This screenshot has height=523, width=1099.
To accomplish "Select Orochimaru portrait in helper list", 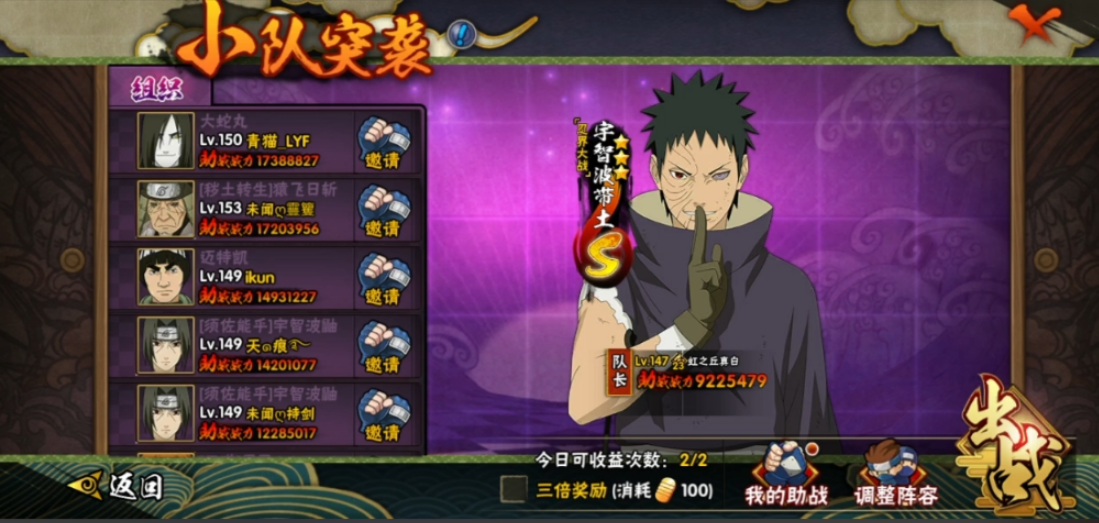I will 166,141.
